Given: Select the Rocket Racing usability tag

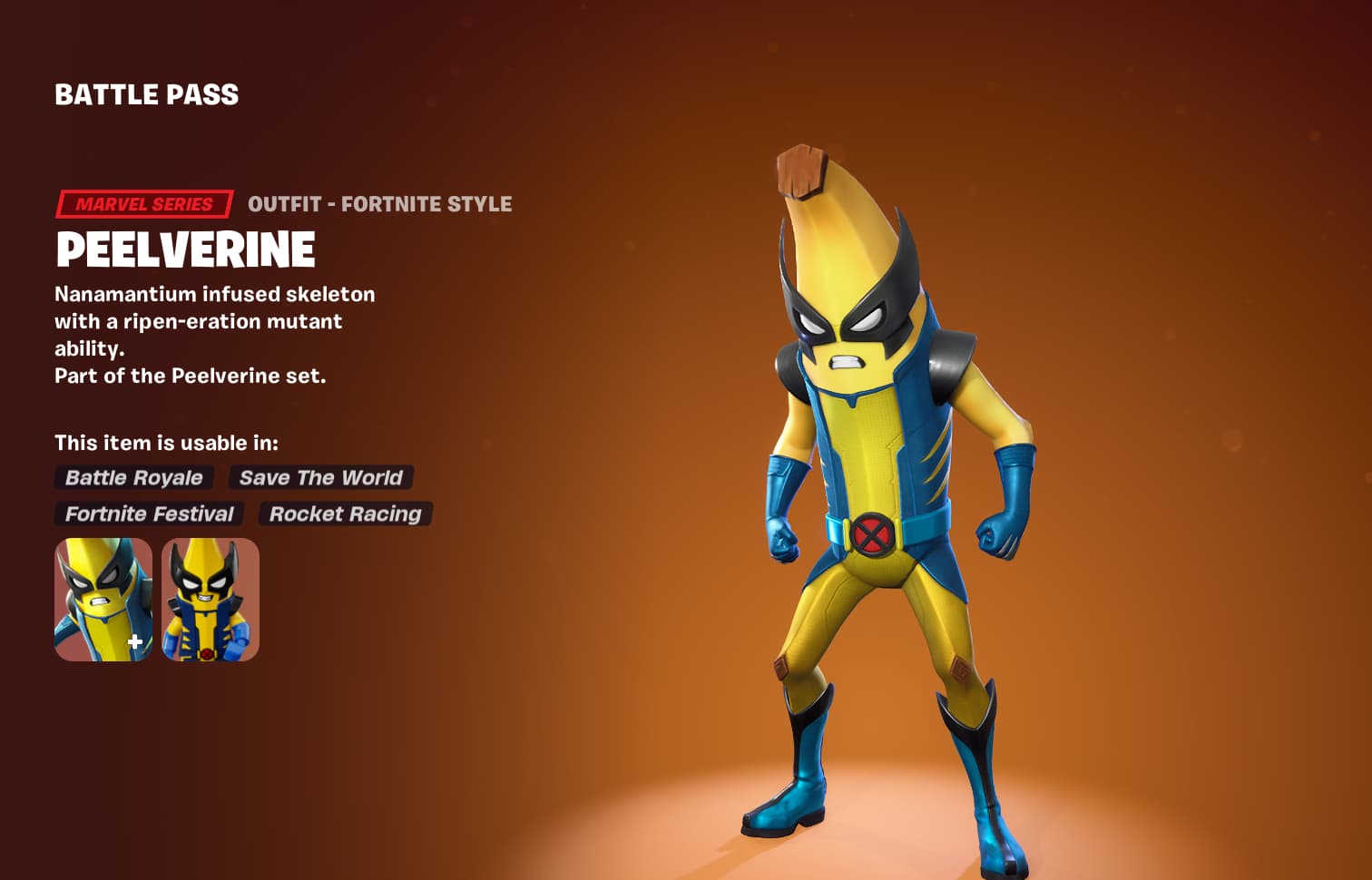Looking at the screenshot, I should (x=346, y=514).
